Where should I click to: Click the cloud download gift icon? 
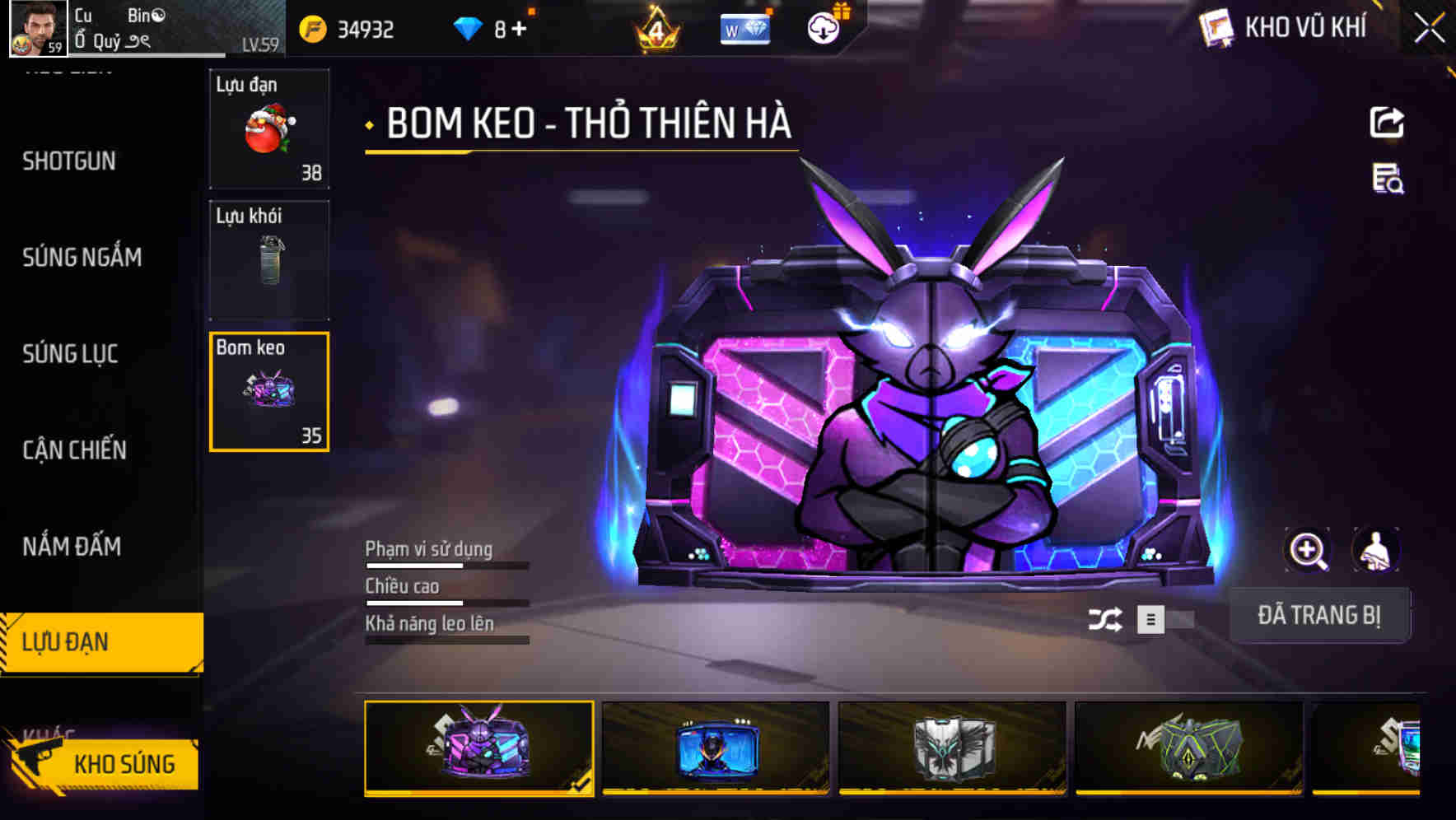coord(824,27)
